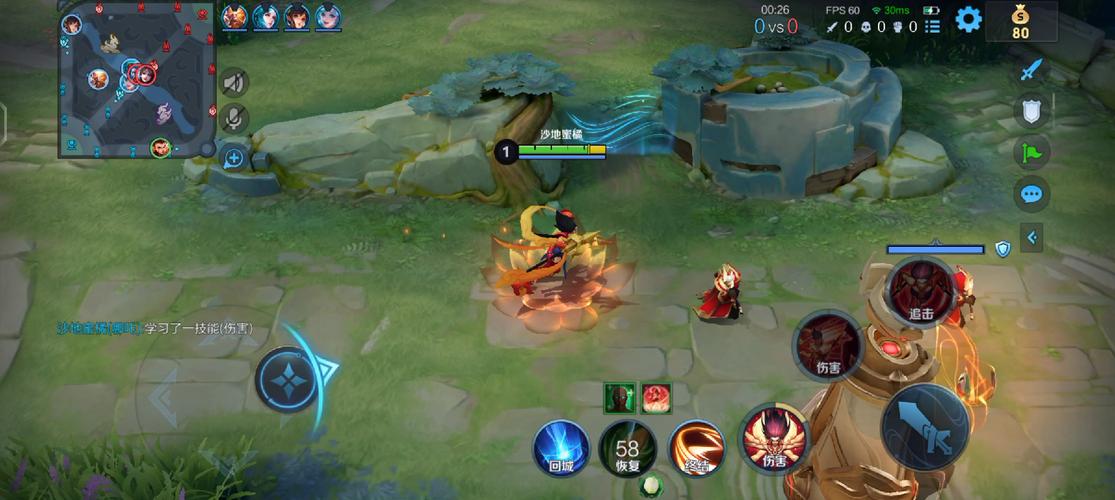Hit the basic attack sword button
Viewport: 1115px width, 500px height.
(925, 427)
